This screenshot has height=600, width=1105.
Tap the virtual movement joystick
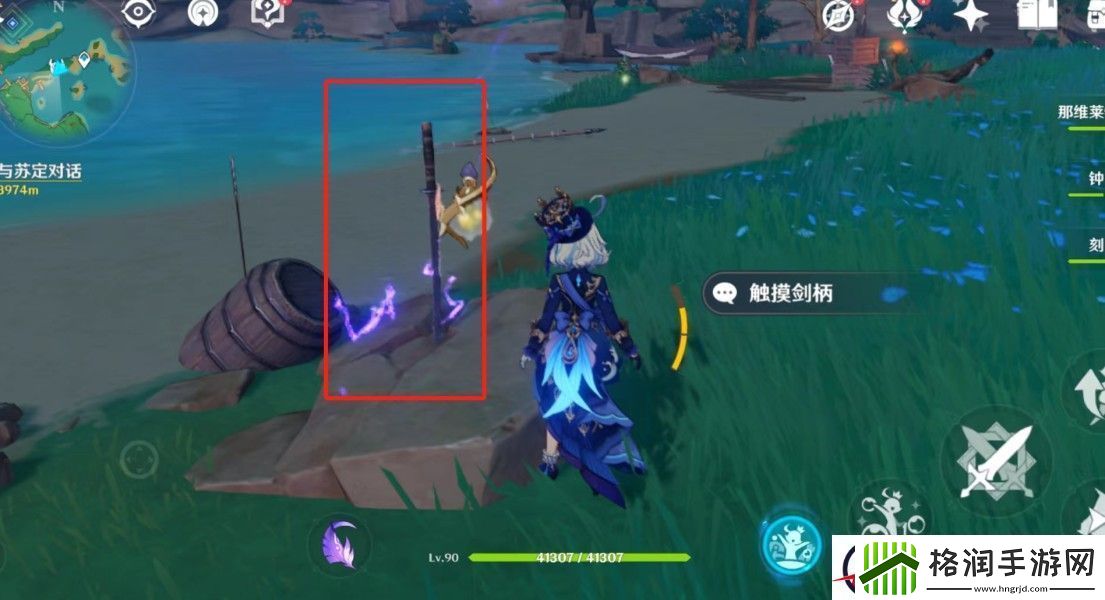[138, 459]
